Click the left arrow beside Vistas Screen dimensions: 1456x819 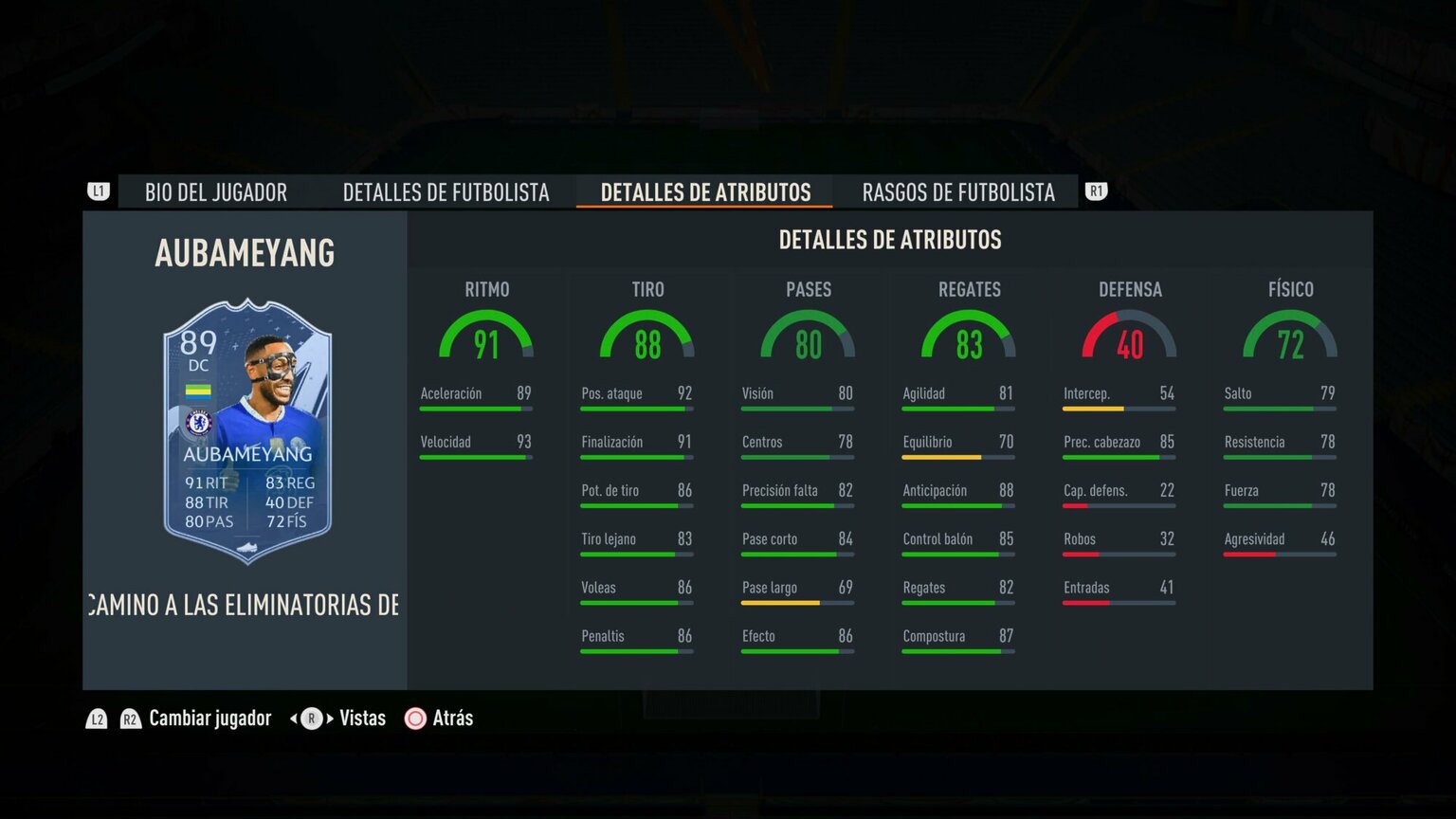coord(292,719)
